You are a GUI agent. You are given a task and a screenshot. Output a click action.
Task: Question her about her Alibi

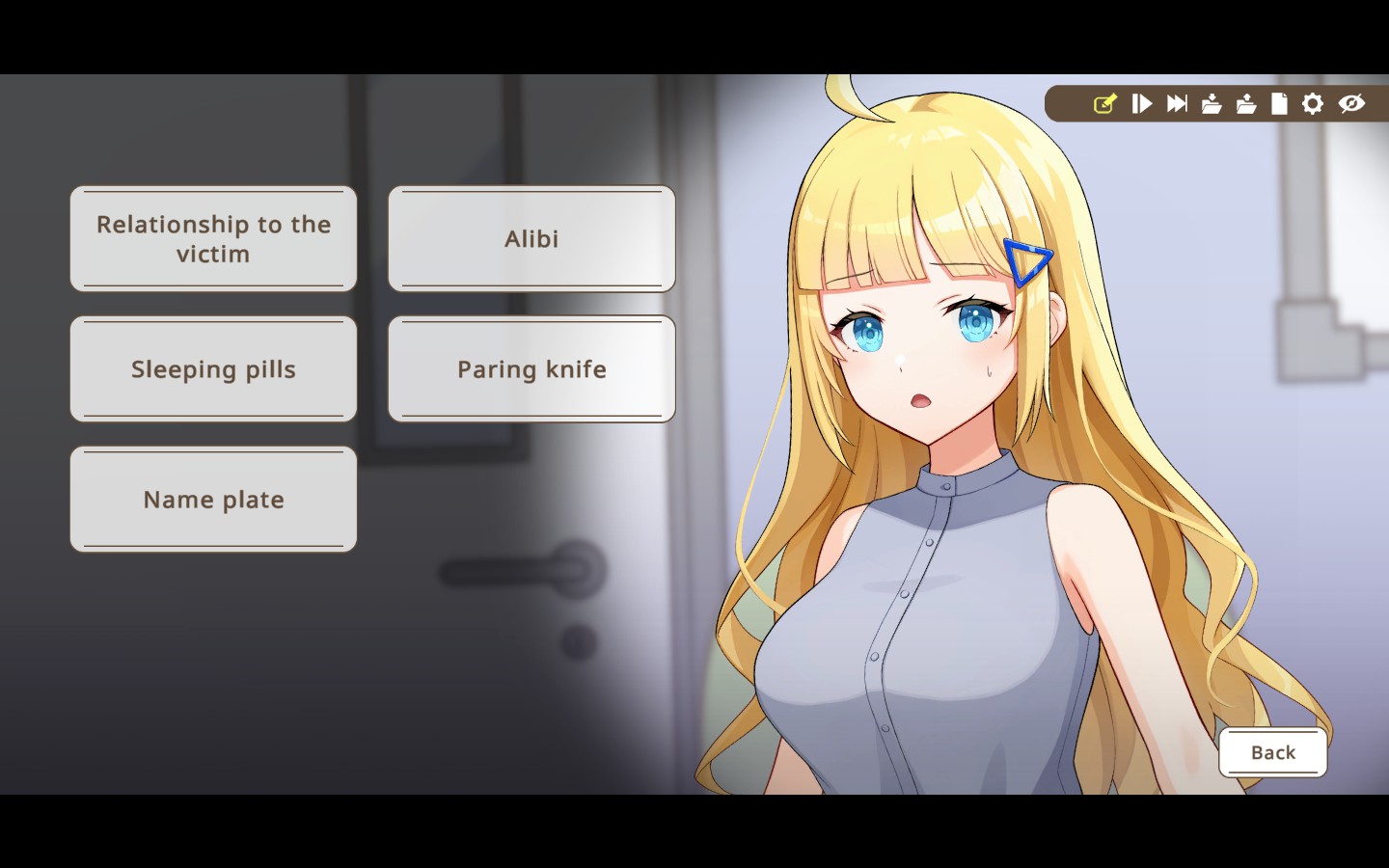point(531,238)
